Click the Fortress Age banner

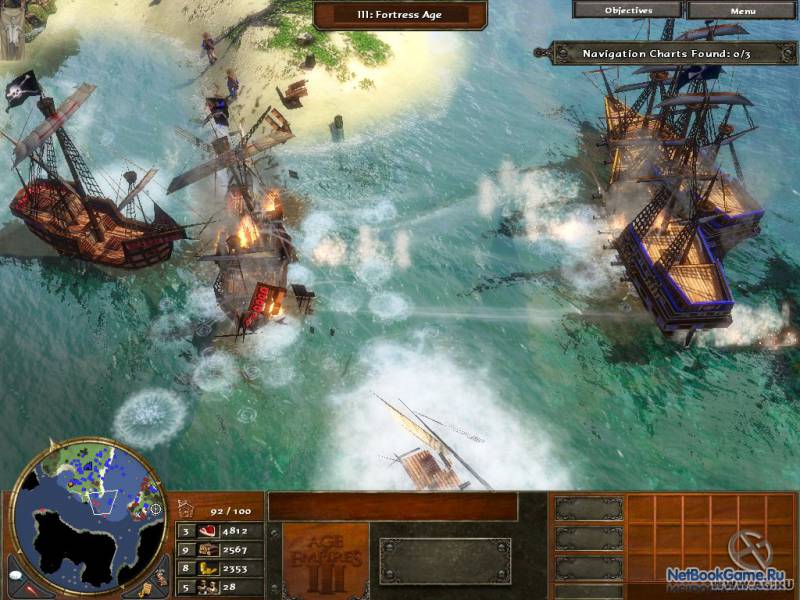tap(399, 15)
